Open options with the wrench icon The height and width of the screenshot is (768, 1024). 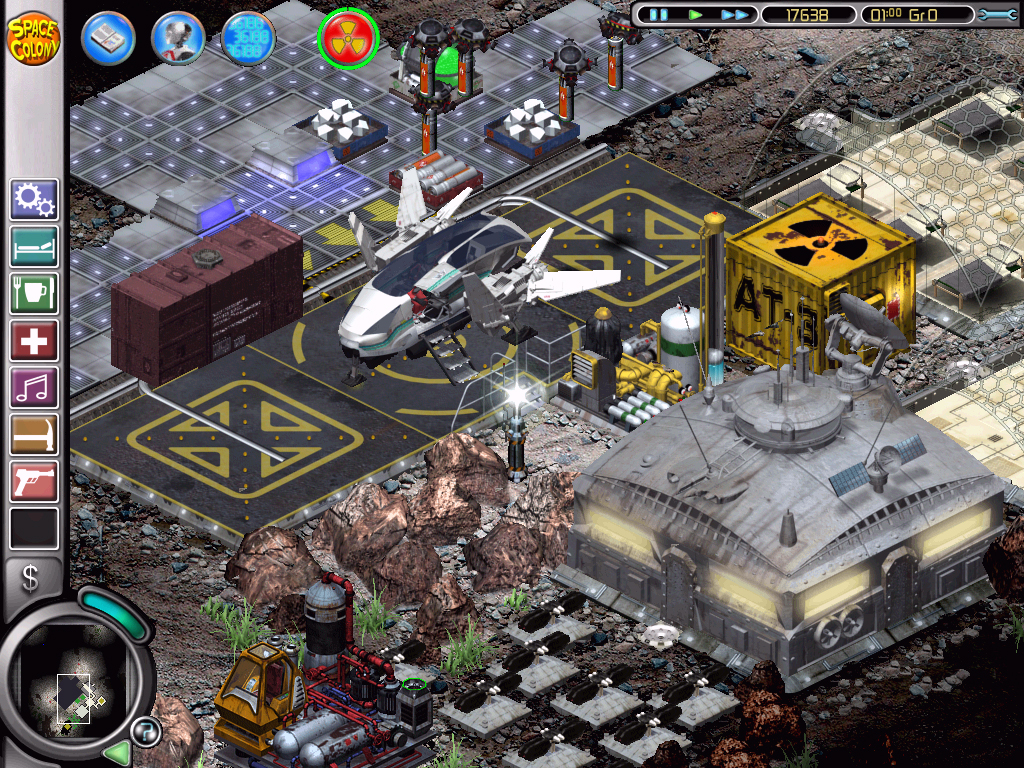[997, 15]
